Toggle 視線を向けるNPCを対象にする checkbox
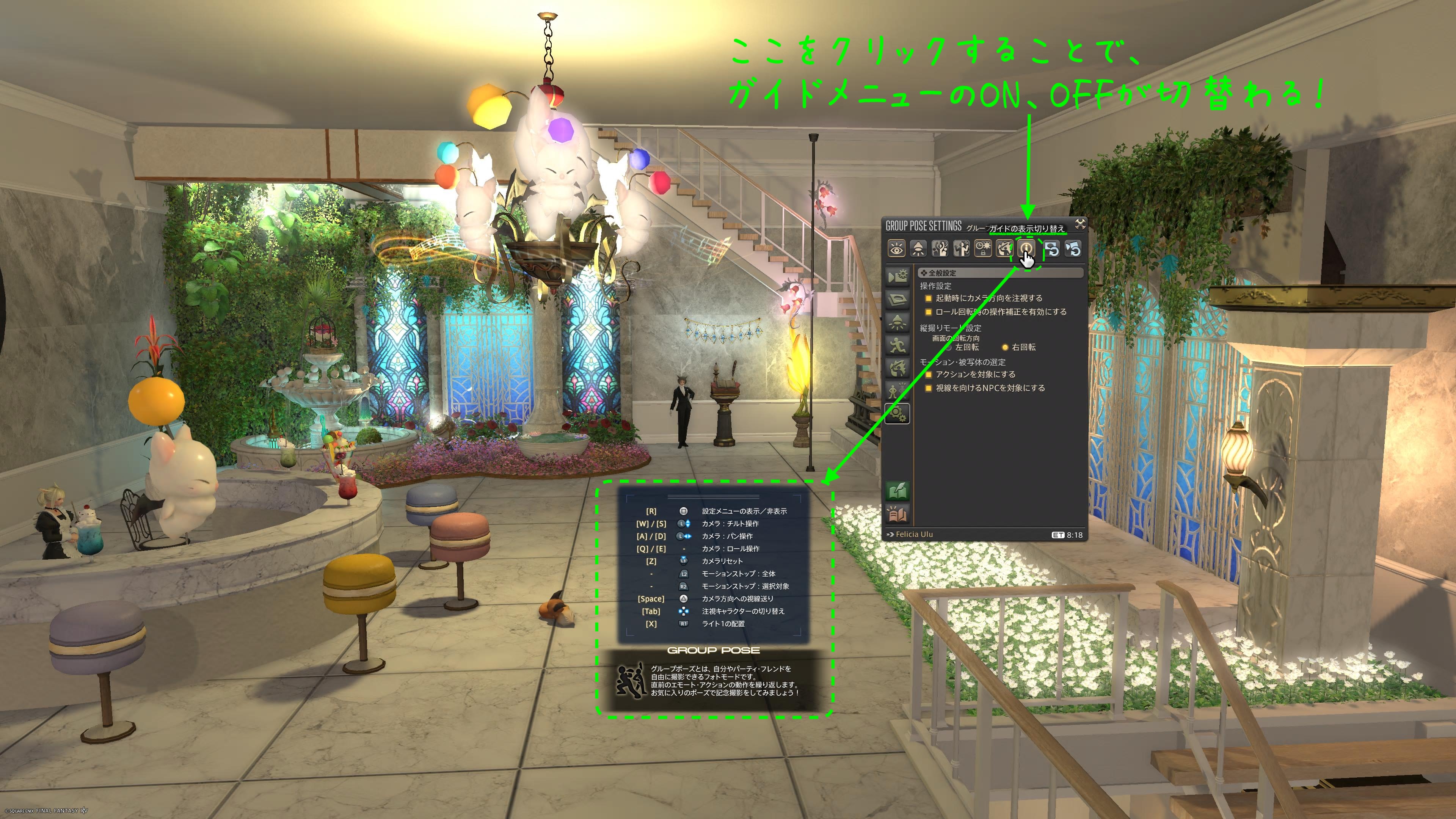Image resolution: width=1456 pixels, height=819 pixels. coord(928,388)
